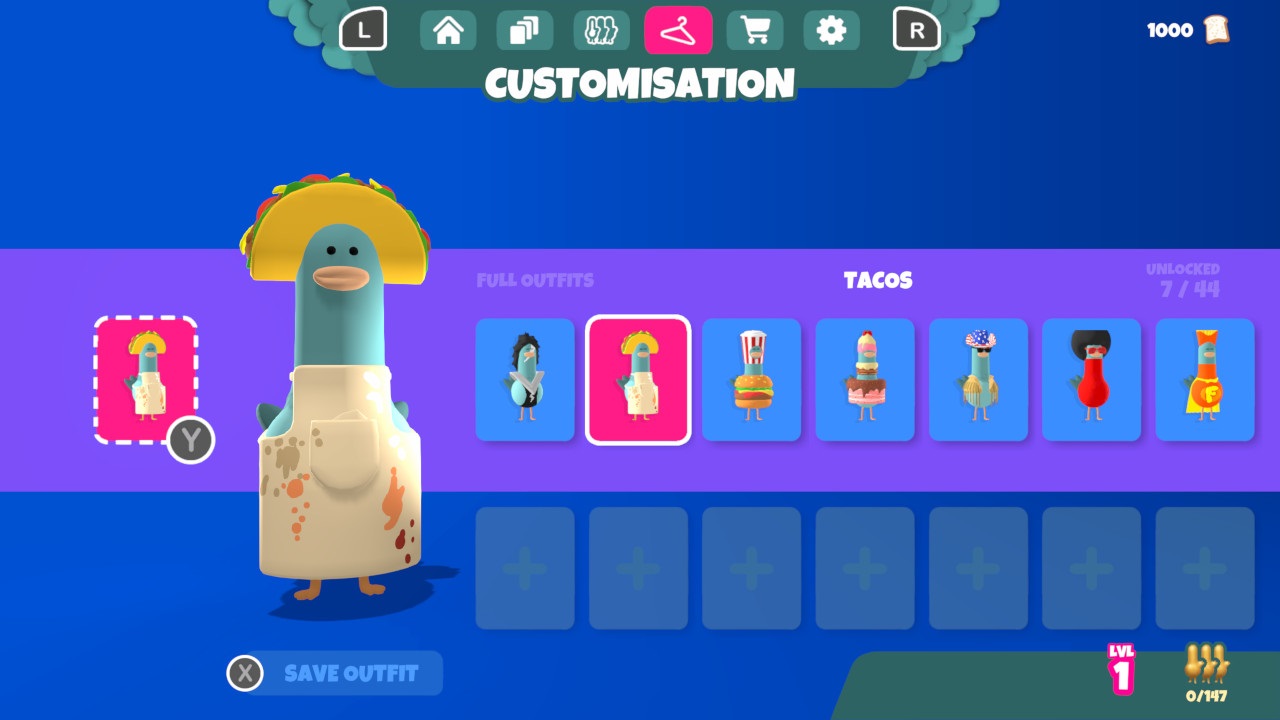1280x720 pixels.
Task: Open the Home screen icon
Action: coord(447,30)
